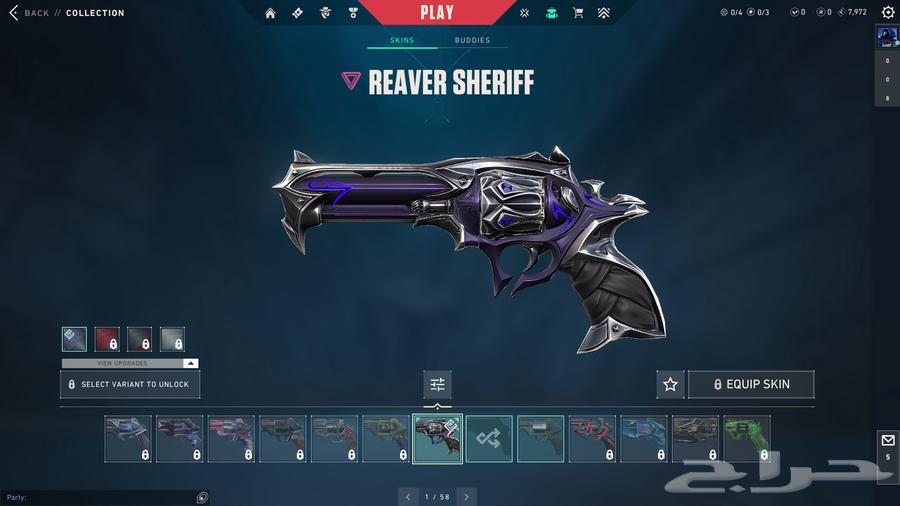Viewport: 900px width, 506px height.
Task: Switch to the Buddies tab
Action: click(472, 41)
